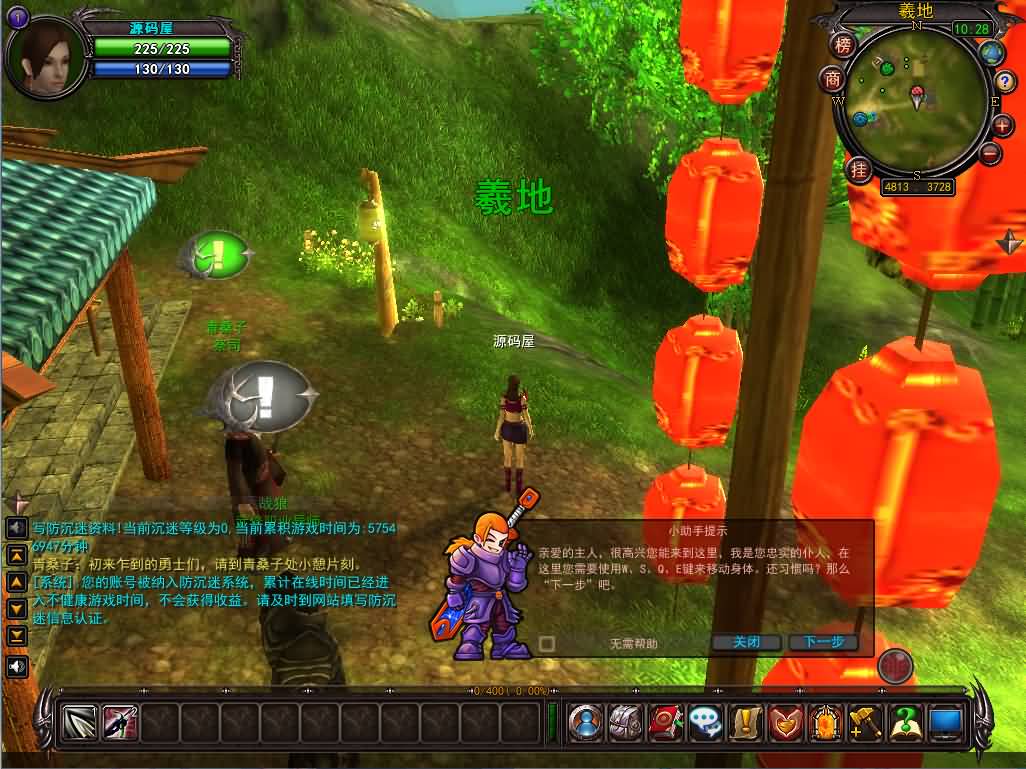1026x769 pixels.
Task: Open the quest scroll exclamation icon
Action: coord(746,722)
